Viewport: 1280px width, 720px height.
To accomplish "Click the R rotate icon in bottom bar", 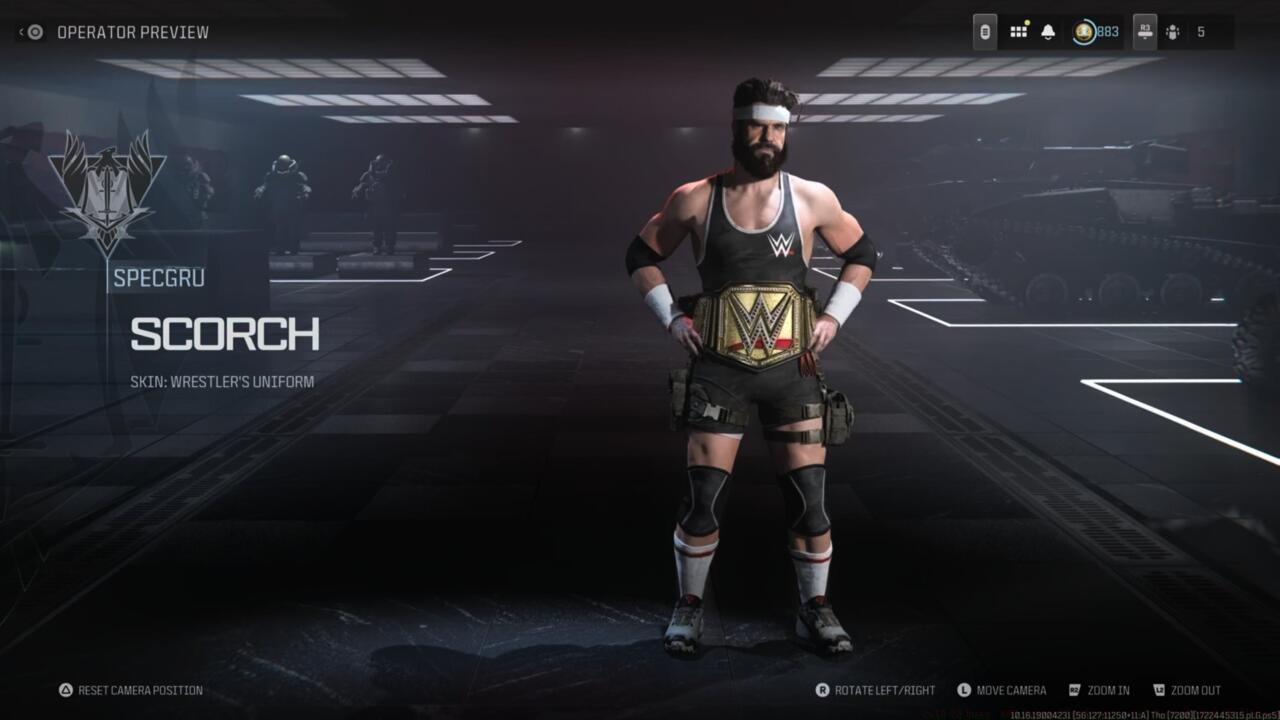I will point(823,689).
